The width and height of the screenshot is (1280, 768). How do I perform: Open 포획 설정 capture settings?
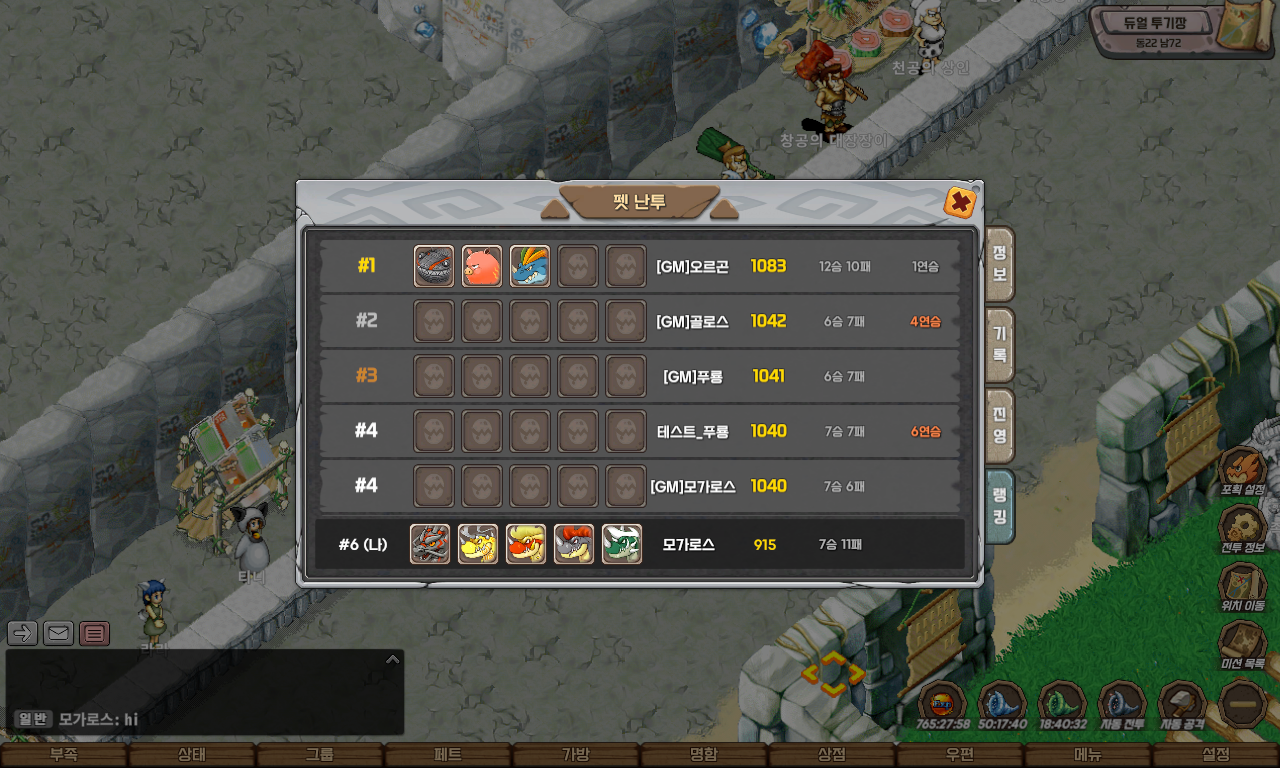(x=1243, y=470)
